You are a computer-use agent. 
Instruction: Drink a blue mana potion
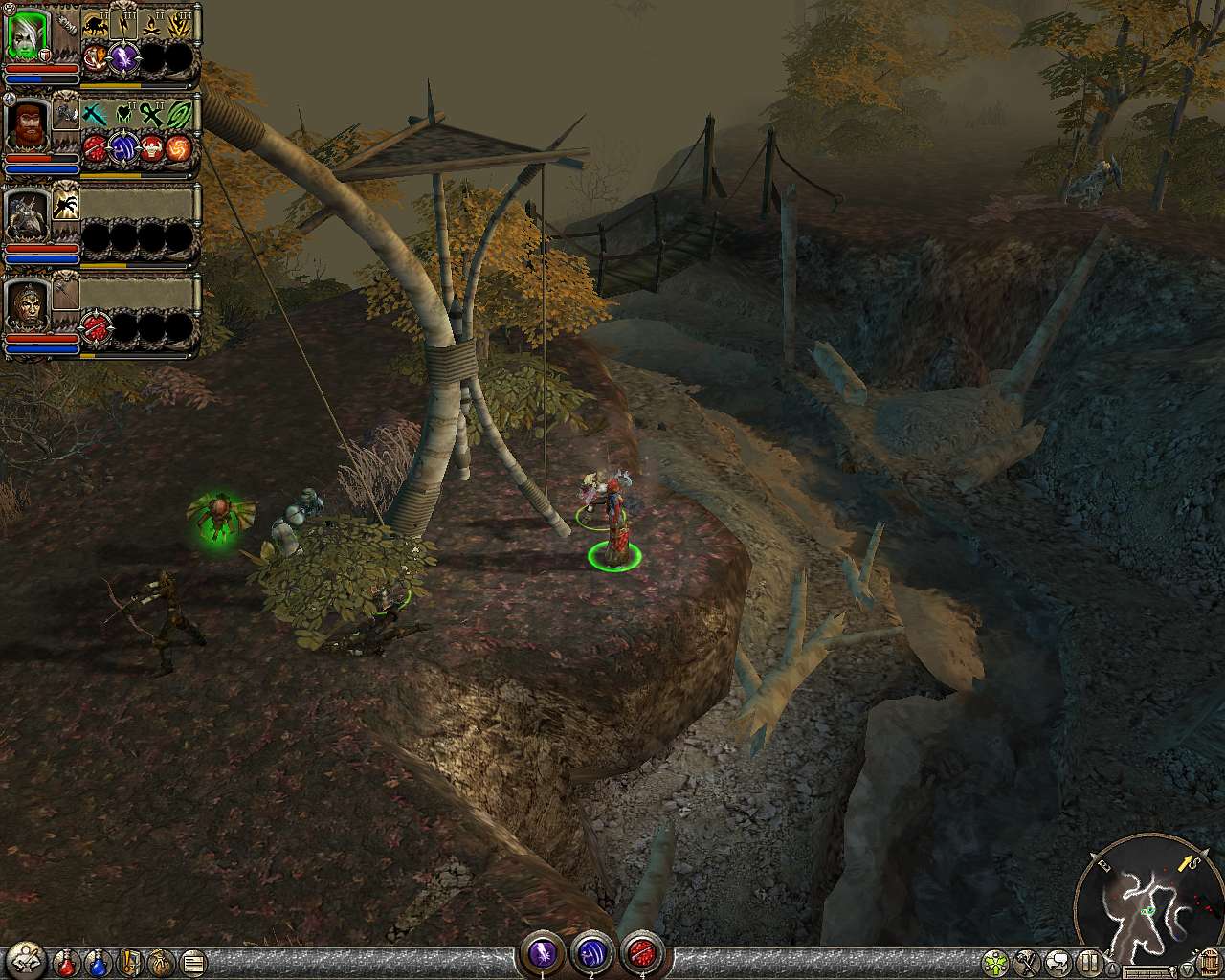pyautogui.click(x=98, y=961)
